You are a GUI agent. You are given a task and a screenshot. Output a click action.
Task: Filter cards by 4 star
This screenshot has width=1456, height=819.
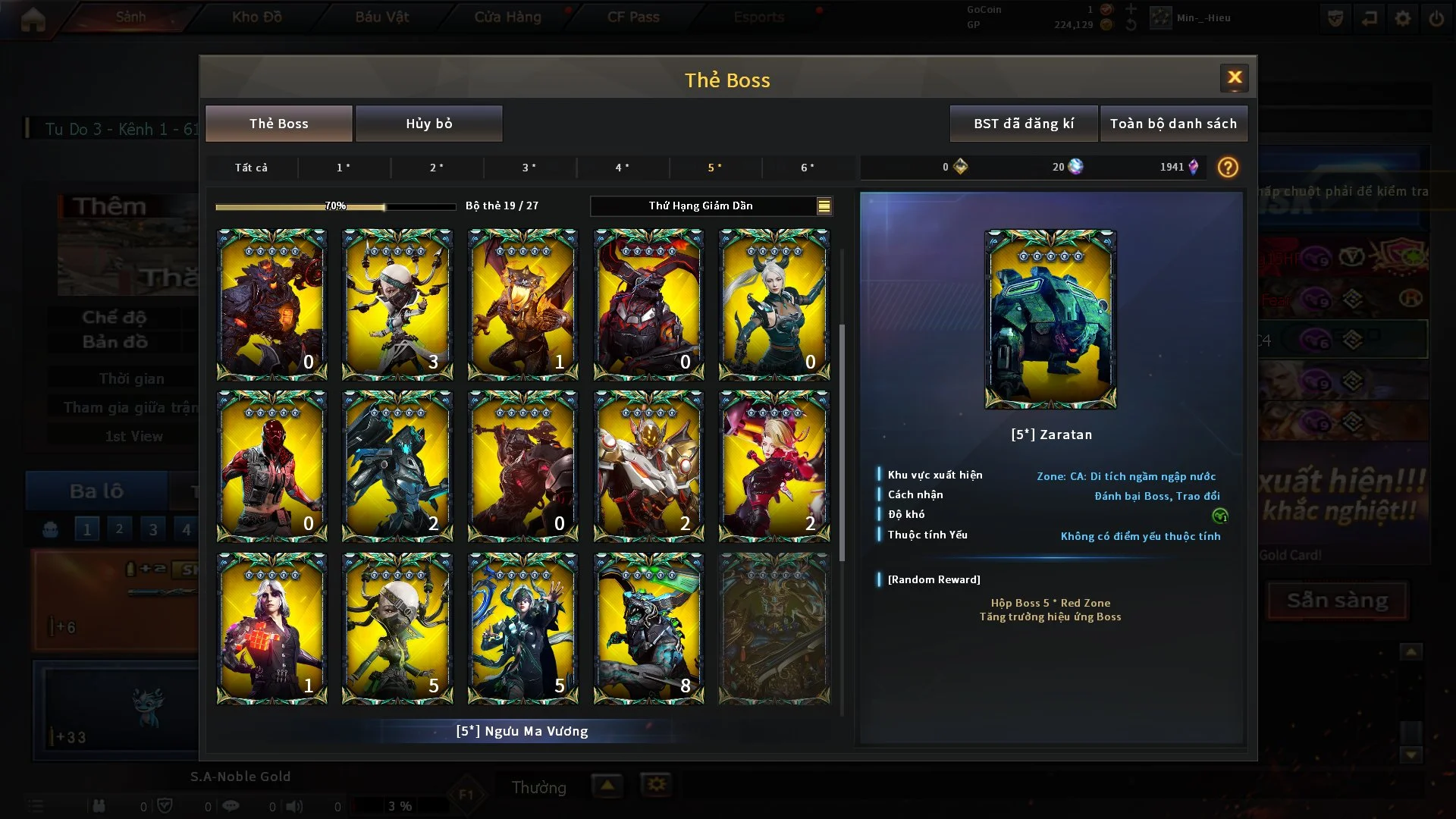point(622,168)
